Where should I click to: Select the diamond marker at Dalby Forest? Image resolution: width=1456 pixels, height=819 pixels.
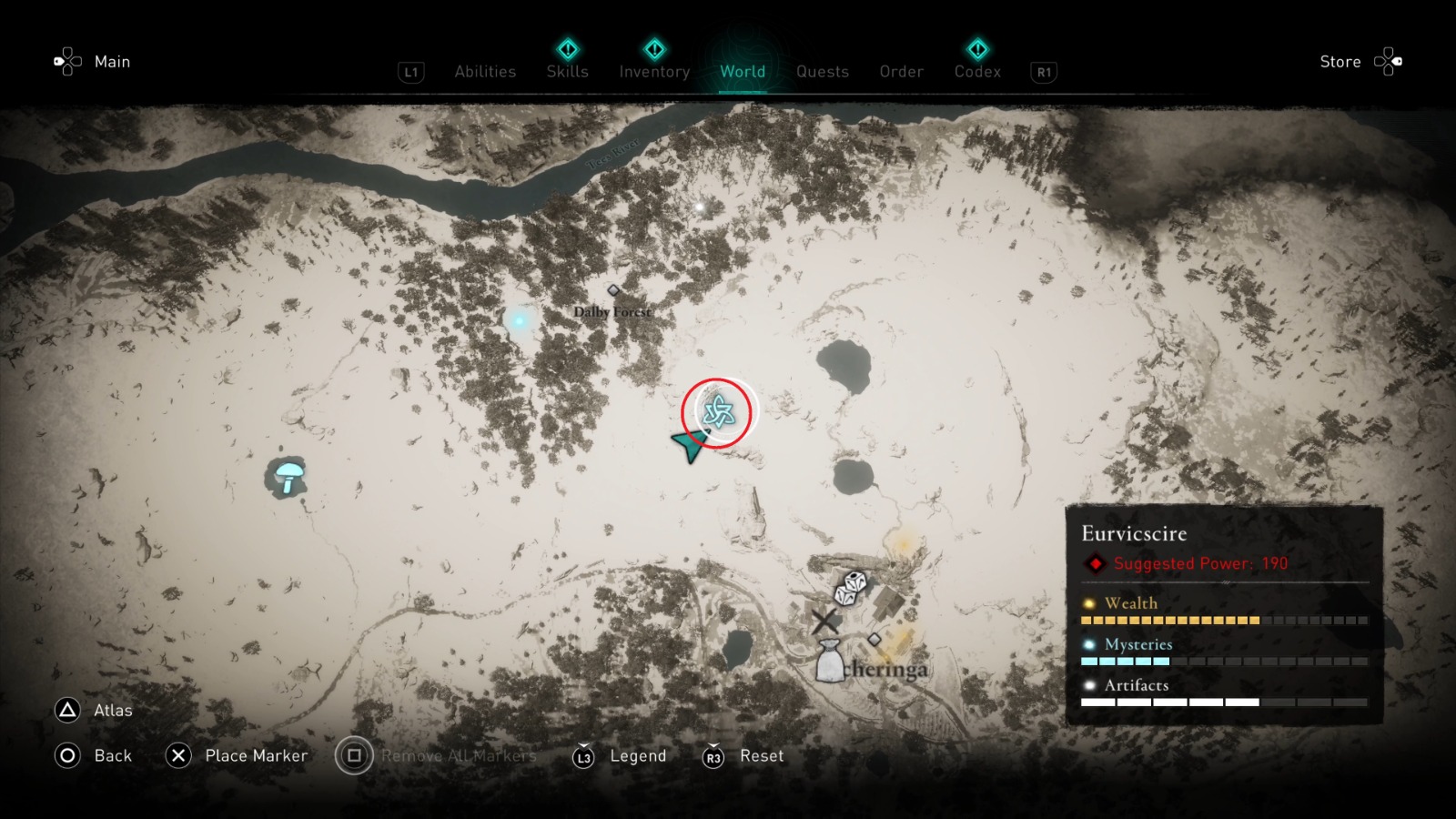coord(615,291)
